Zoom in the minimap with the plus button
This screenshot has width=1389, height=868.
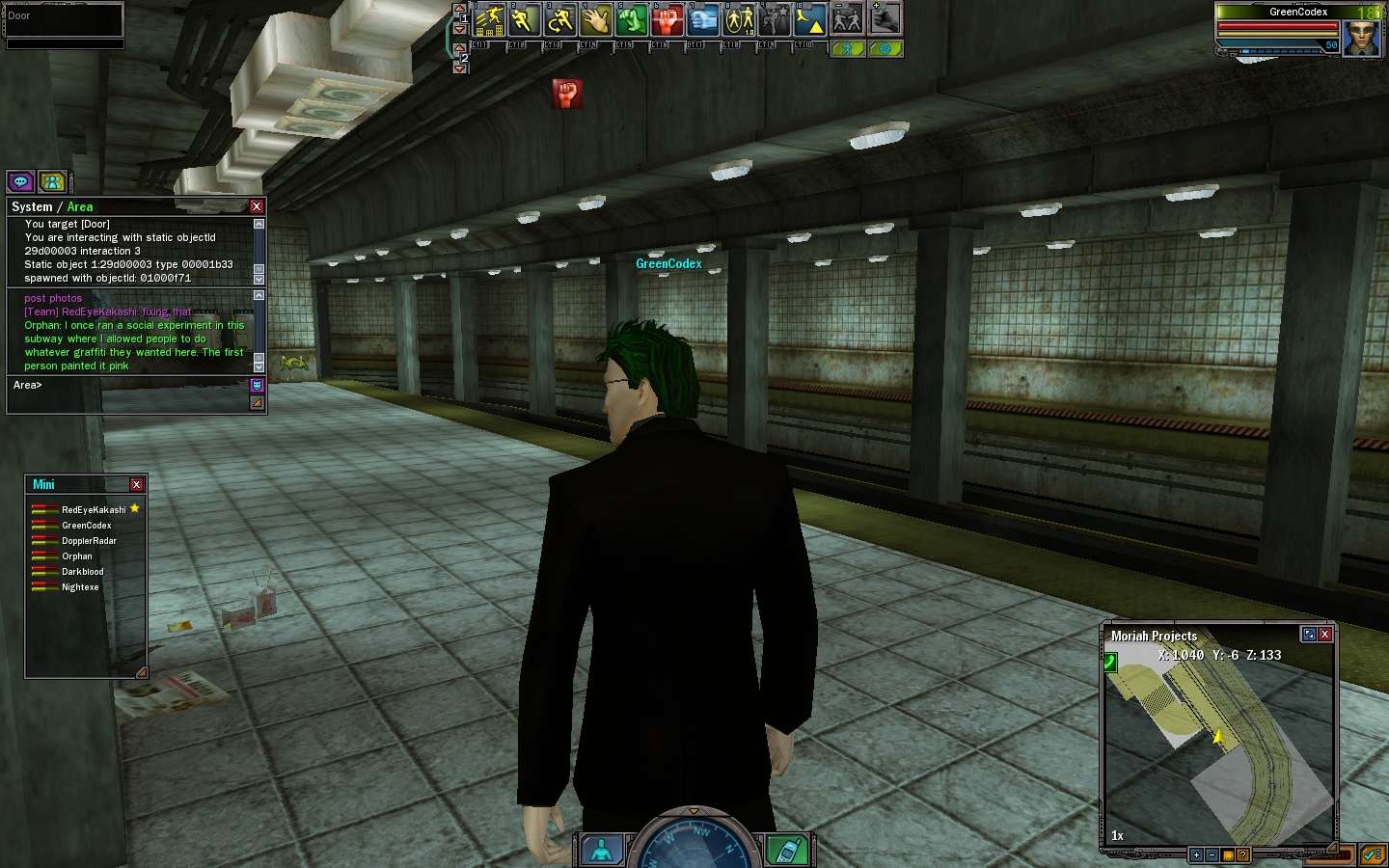(x=1196, y=855)
